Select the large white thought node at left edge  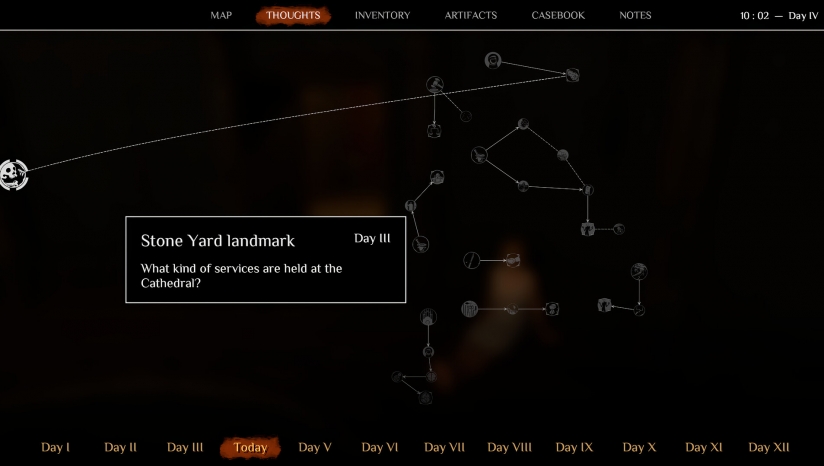point(13,175)
